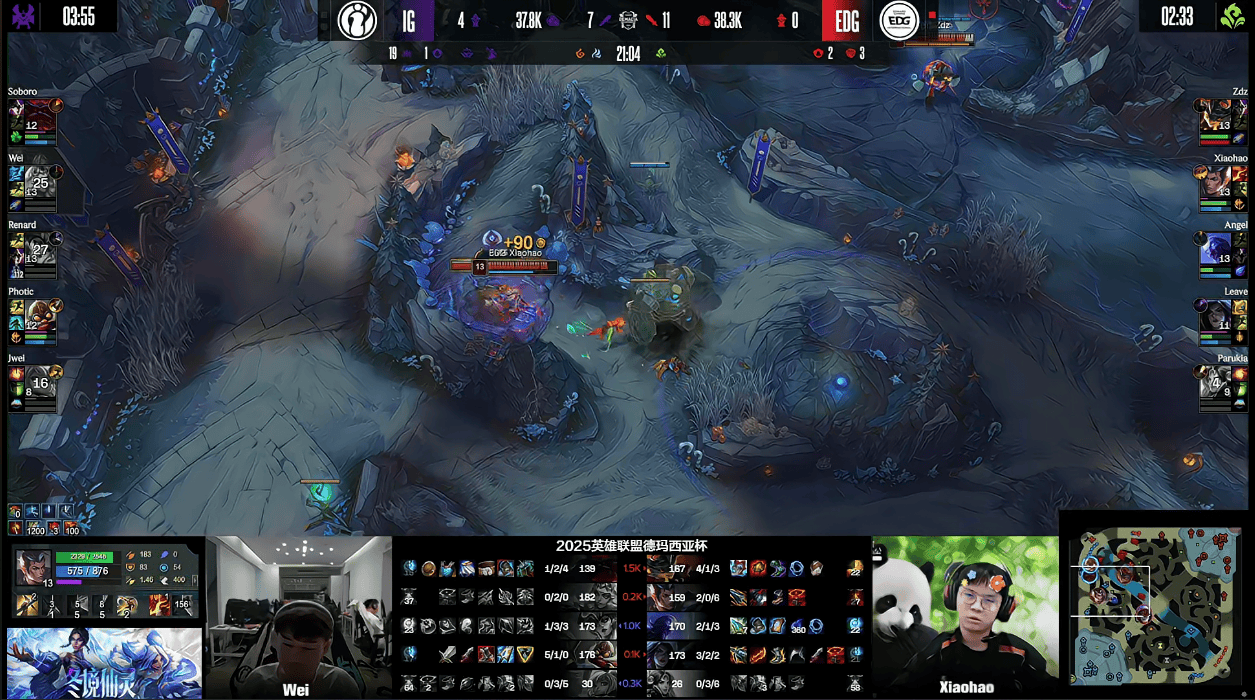Click the EDG team logo in scoreboard

[x=899, y=20]
